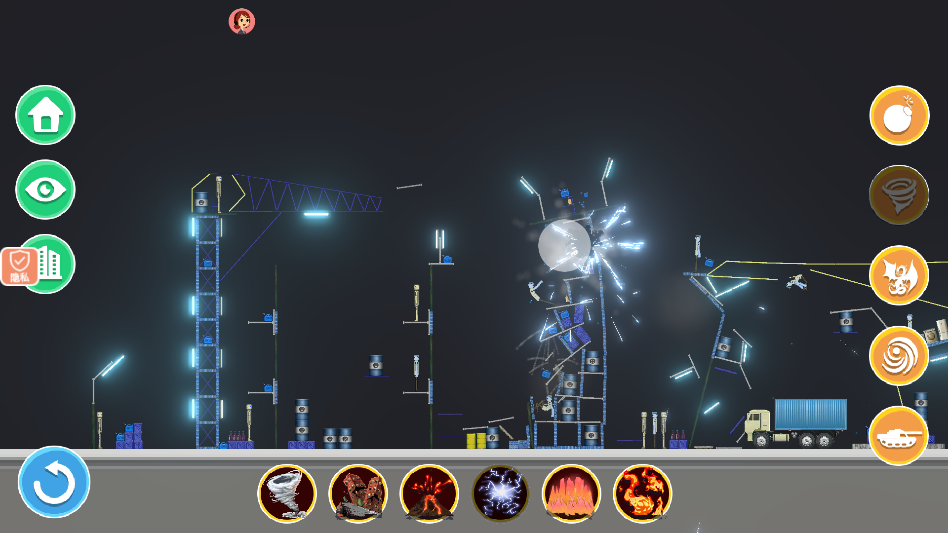Unleash the tornado disaster
Image resolution: width=948 pixels, height=533 pixels.
pos(287,493)
